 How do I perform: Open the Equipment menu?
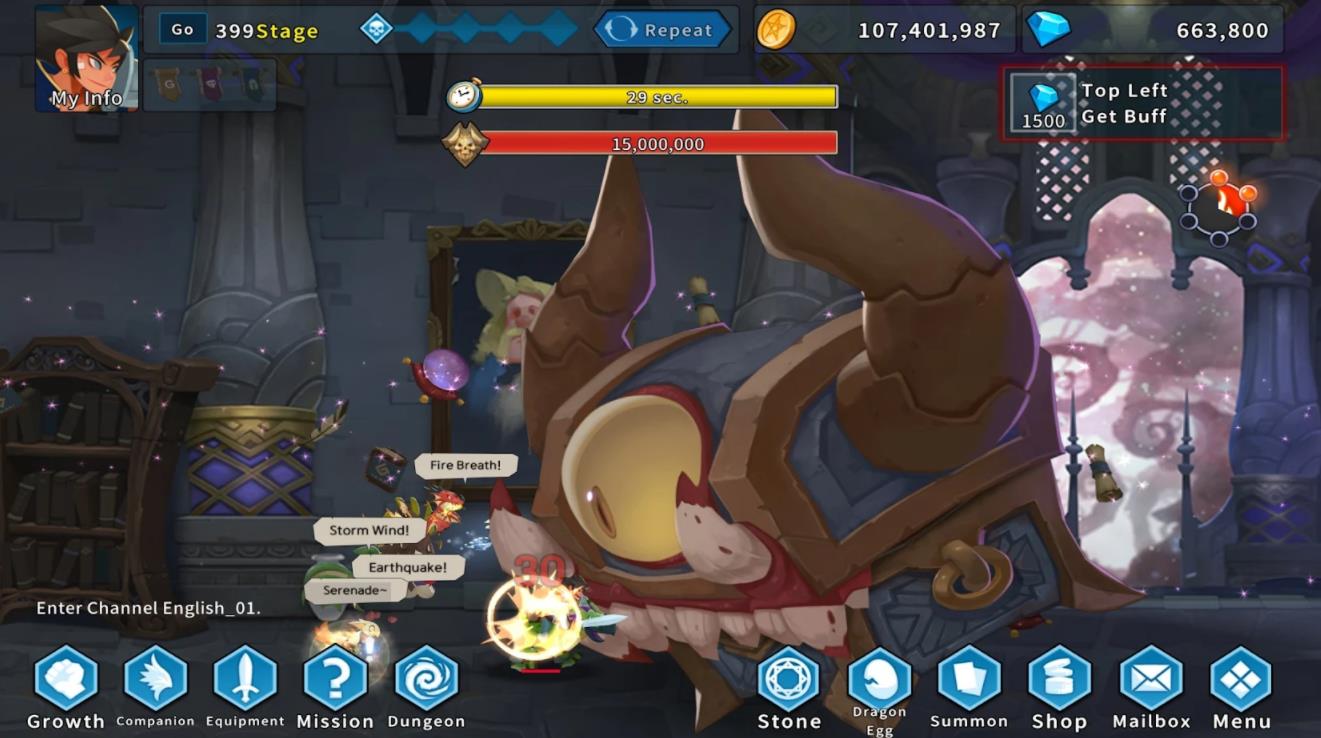(245, 680)
